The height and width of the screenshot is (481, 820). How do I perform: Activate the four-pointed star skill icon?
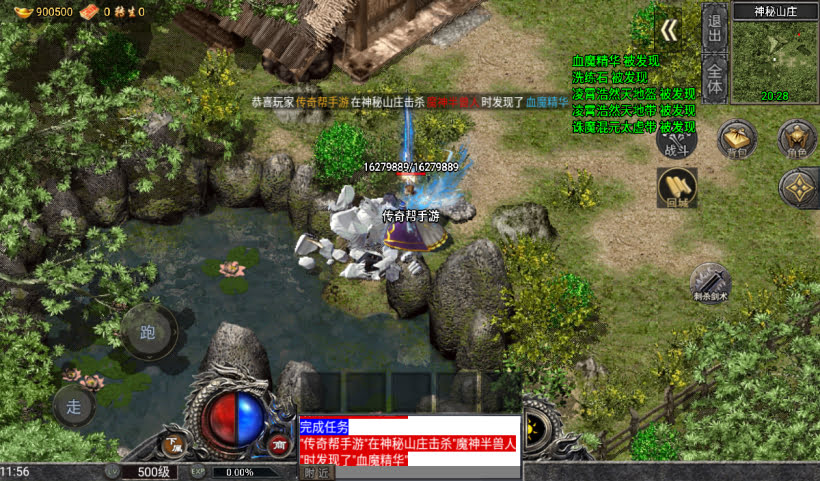[x=798, y=187]
